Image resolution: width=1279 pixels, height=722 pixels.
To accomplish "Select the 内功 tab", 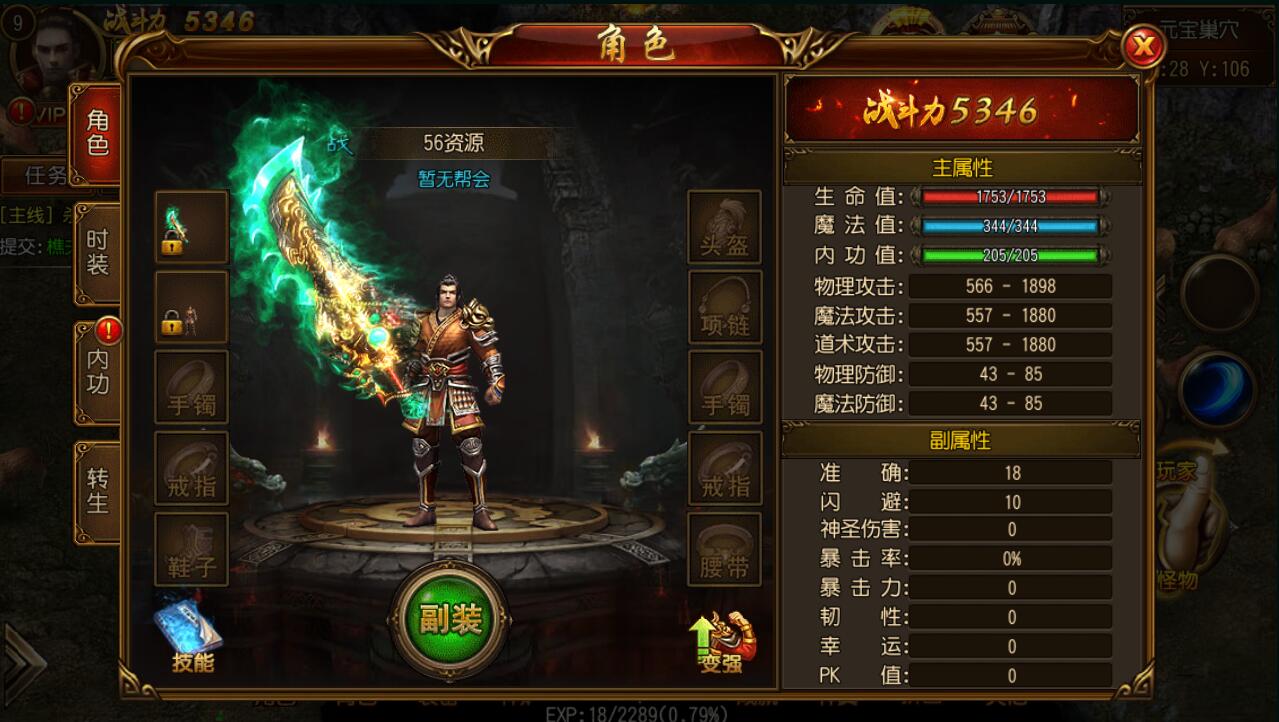I will click(x=97, y=371).
